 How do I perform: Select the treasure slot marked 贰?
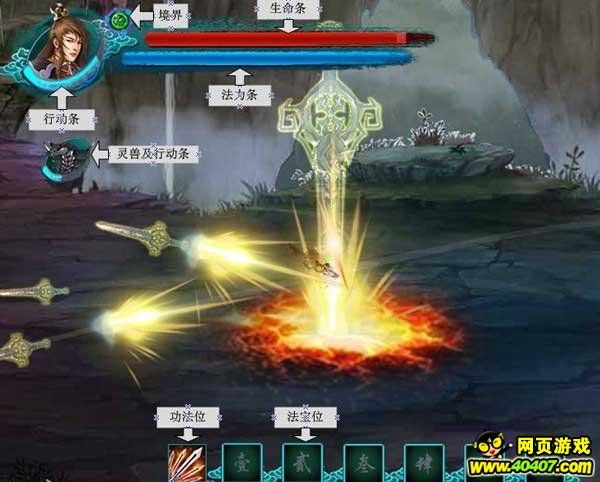coord(301,464)
